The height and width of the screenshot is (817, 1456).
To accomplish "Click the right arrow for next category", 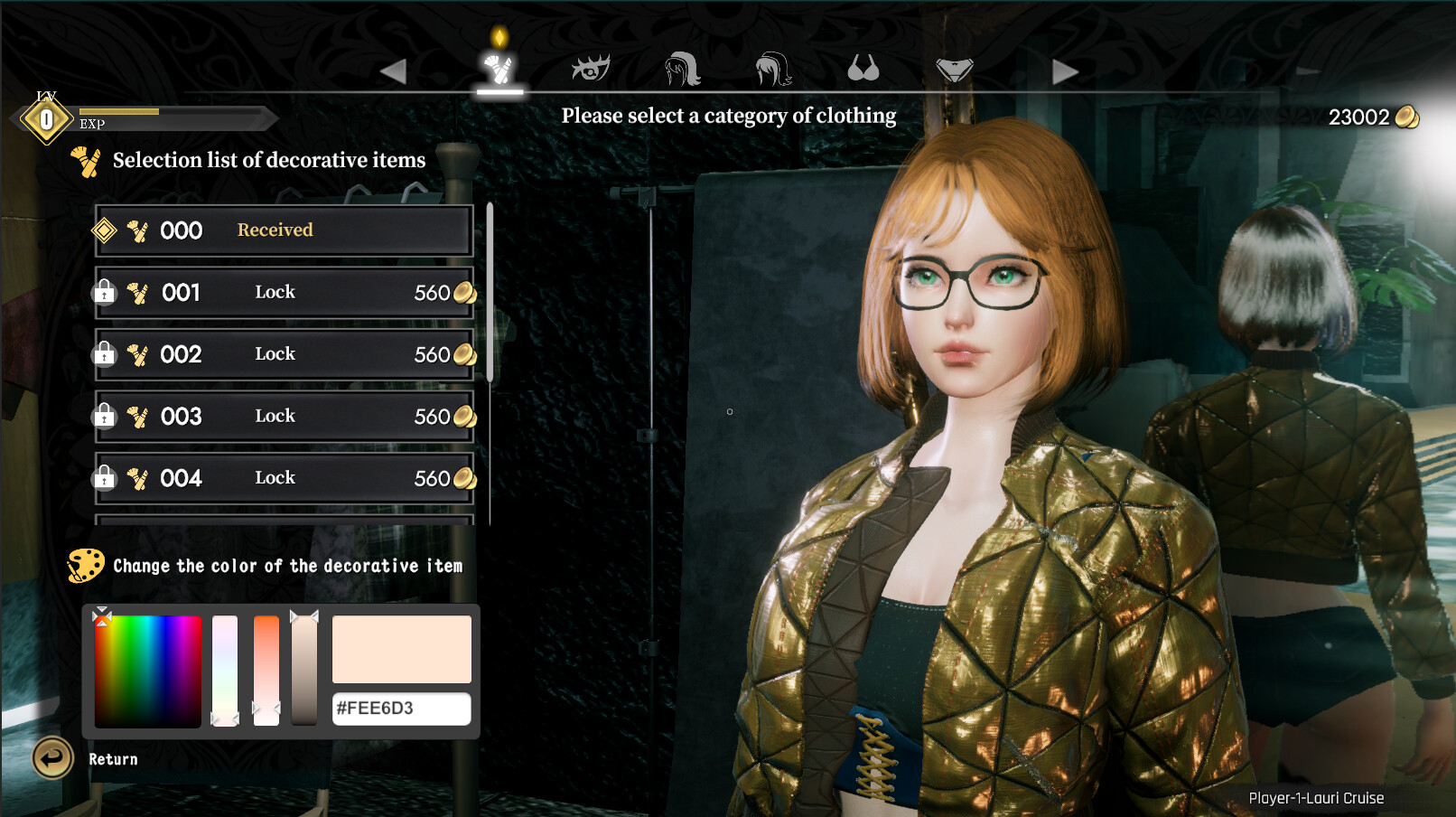I will tap(1065, 71).
